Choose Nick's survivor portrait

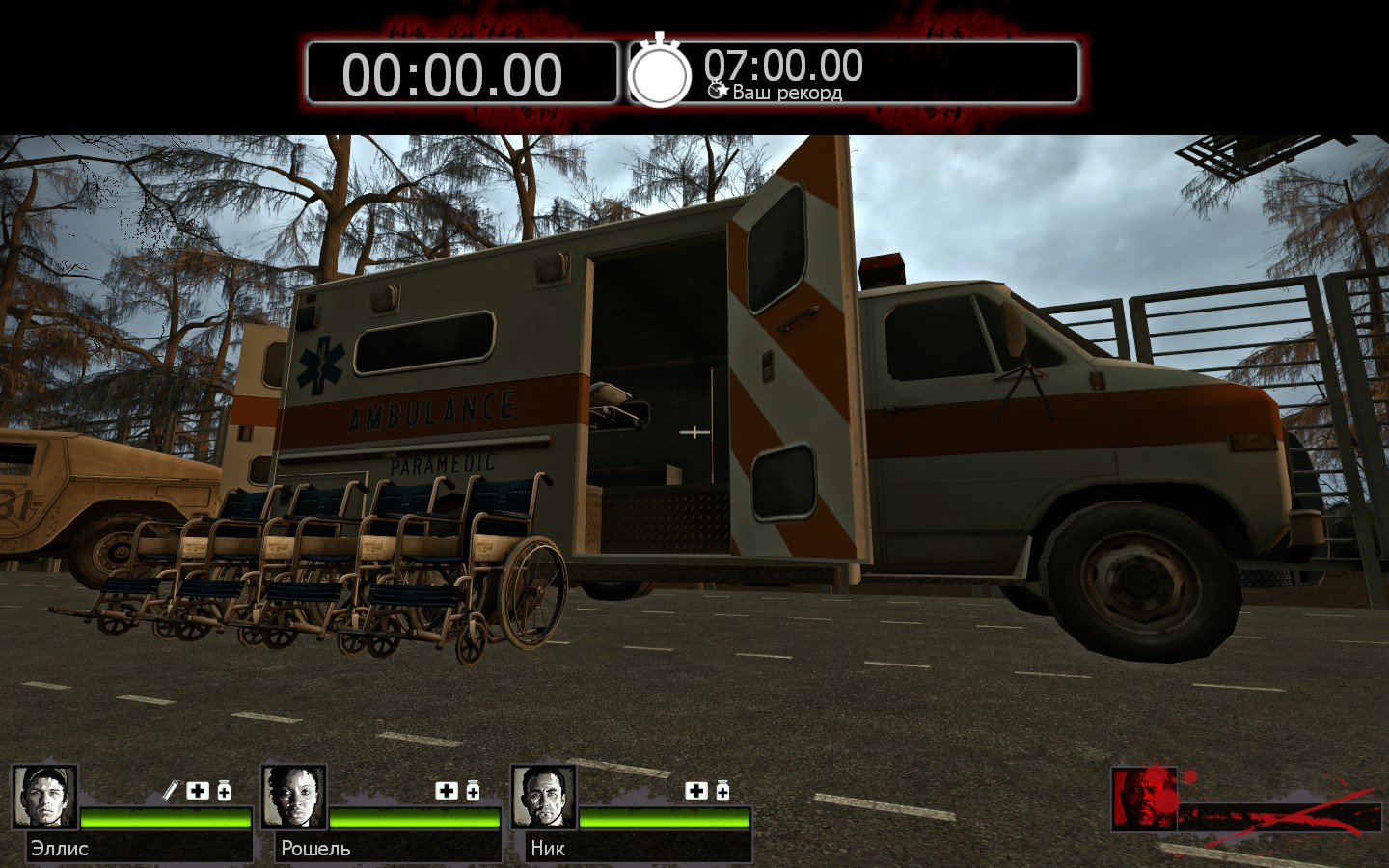[543, 798]
